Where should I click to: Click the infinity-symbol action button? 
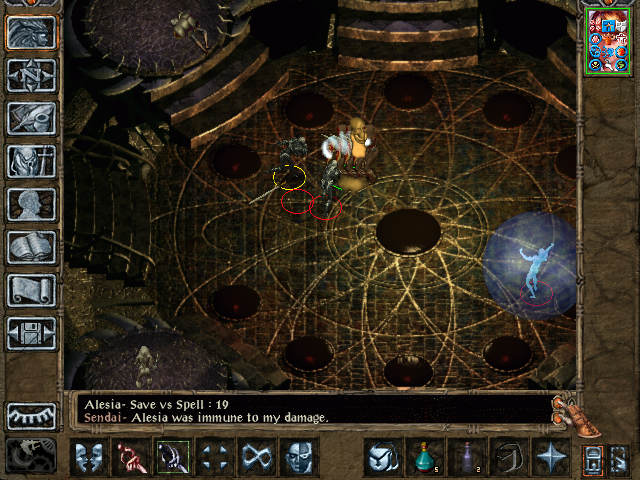point(257,457)
